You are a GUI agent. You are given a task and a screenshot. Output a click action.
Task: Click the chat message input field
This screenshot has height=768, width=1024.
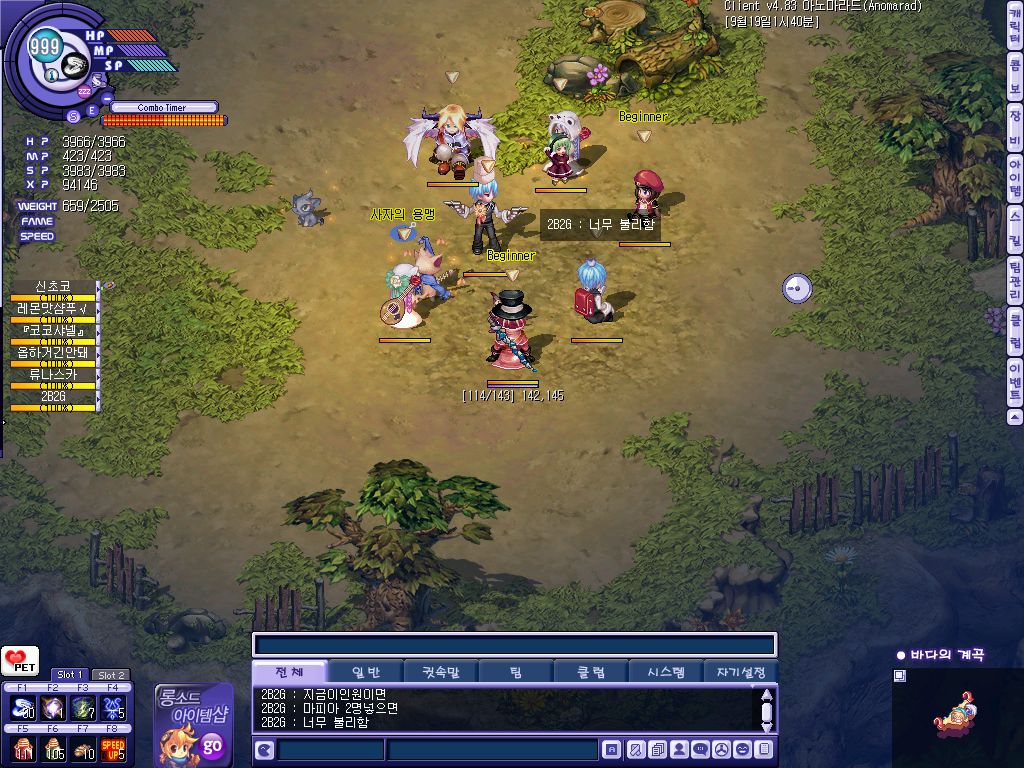[x=491, y=750]
